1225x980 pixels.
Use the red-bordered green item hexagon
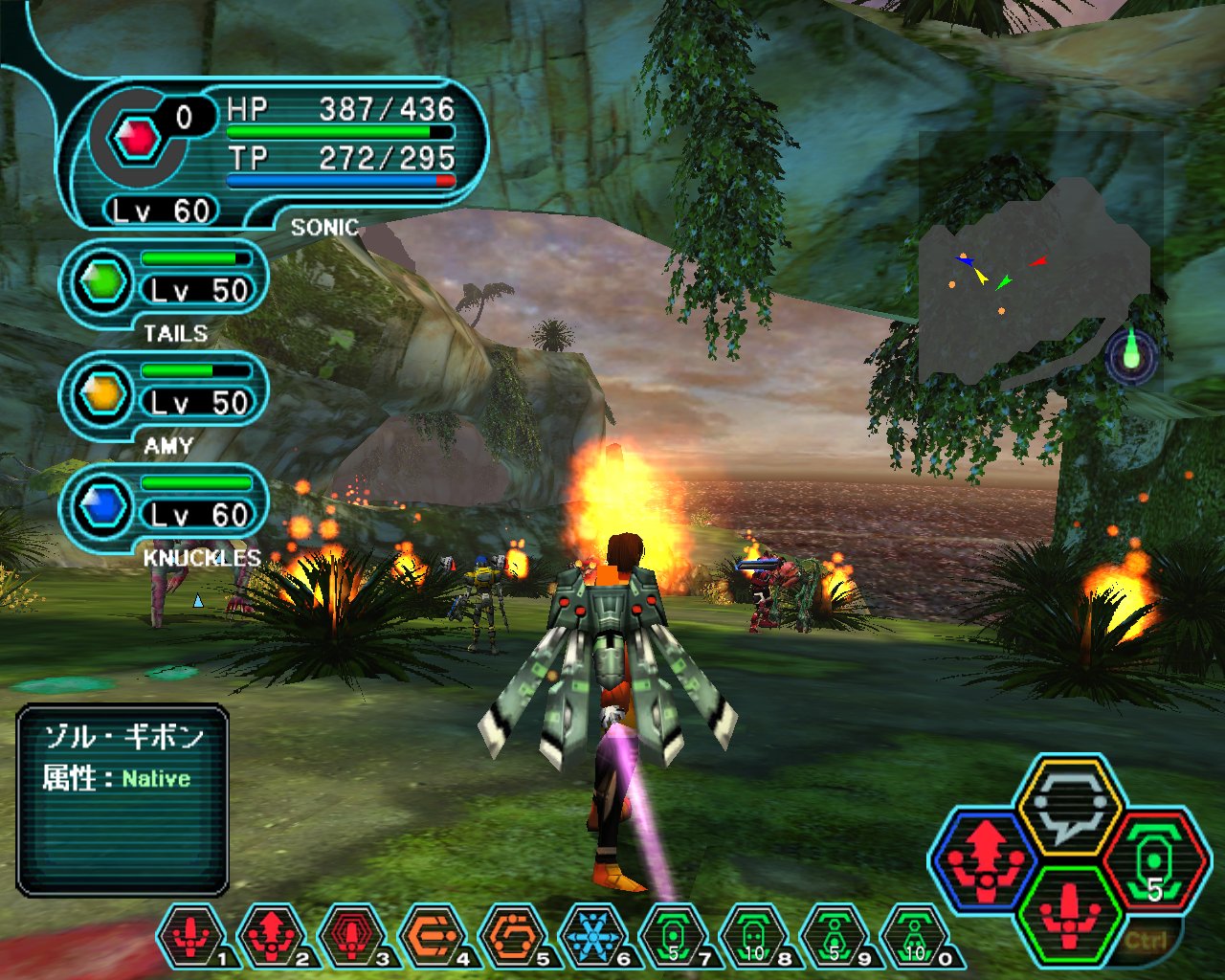pyautogui.click(x=1153, y=859)
